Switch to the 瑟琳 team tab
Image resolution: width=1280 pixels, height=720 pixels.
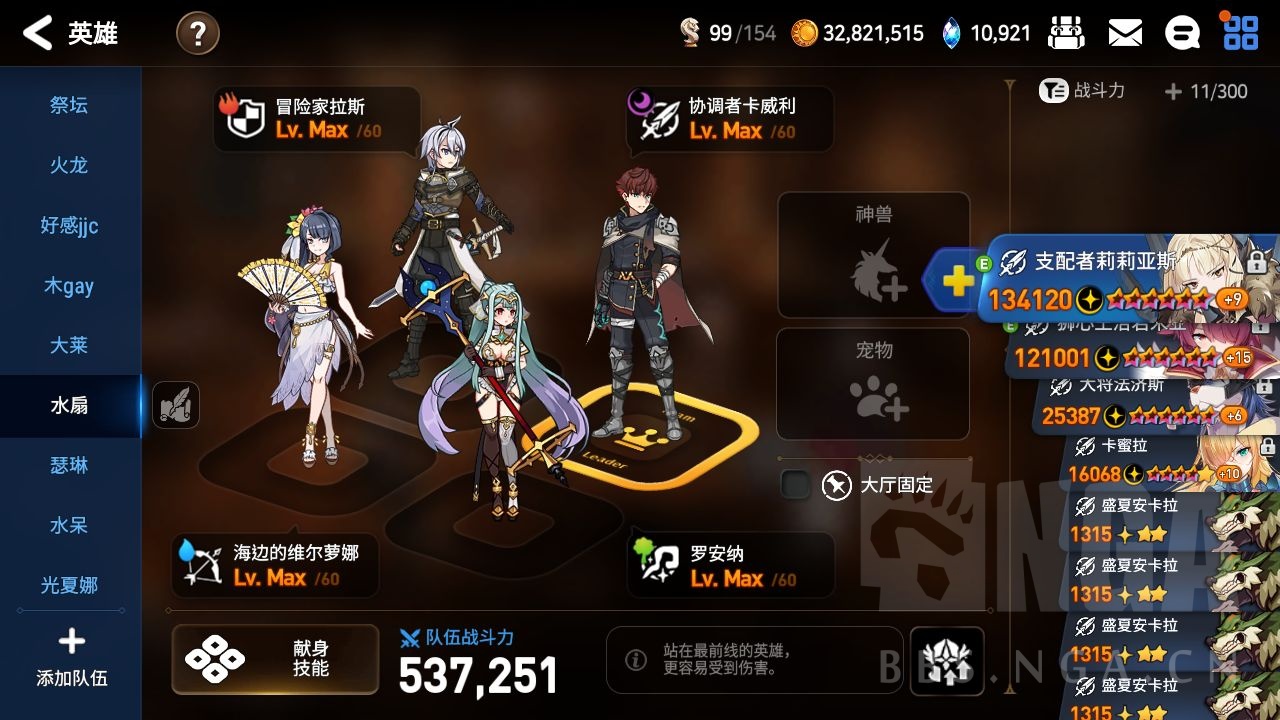click(69, 466)
